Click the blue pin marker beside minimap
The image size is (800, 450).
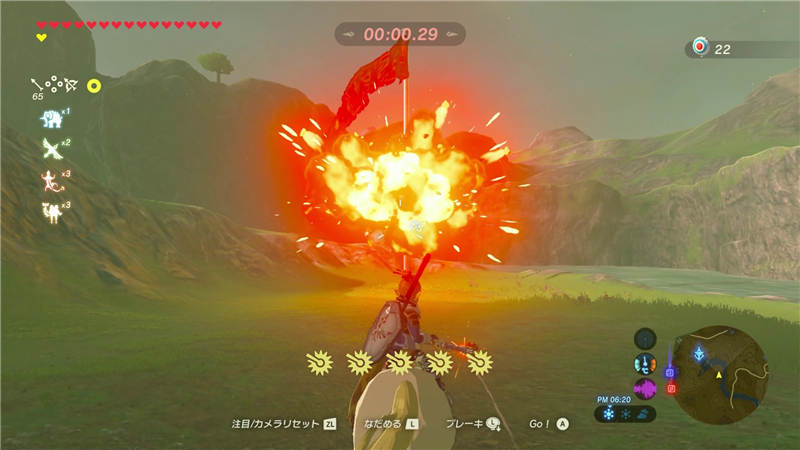click(x=670, y=372)
